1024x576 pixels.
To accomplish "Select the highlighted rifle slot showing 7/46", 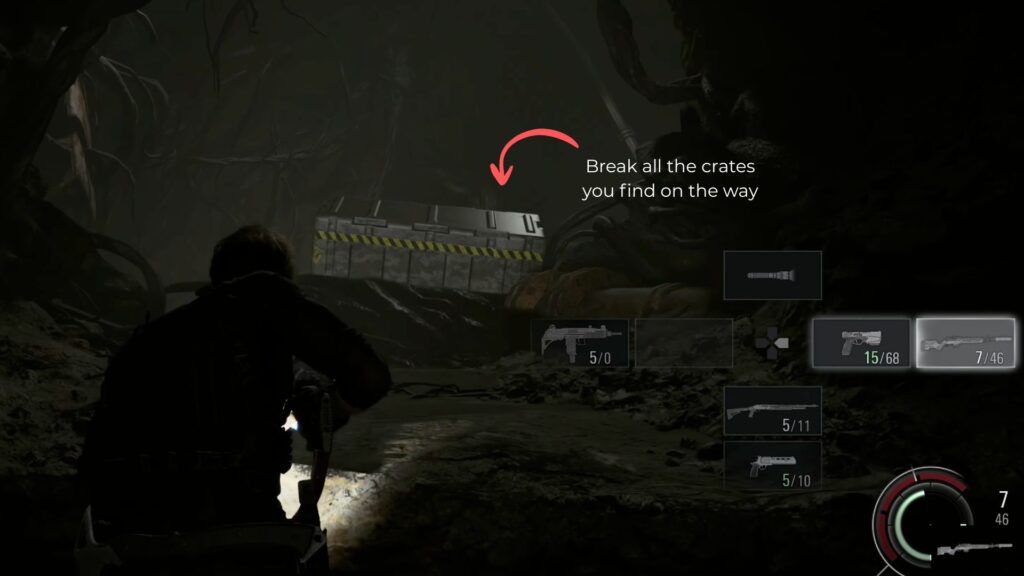I will 966,343.
